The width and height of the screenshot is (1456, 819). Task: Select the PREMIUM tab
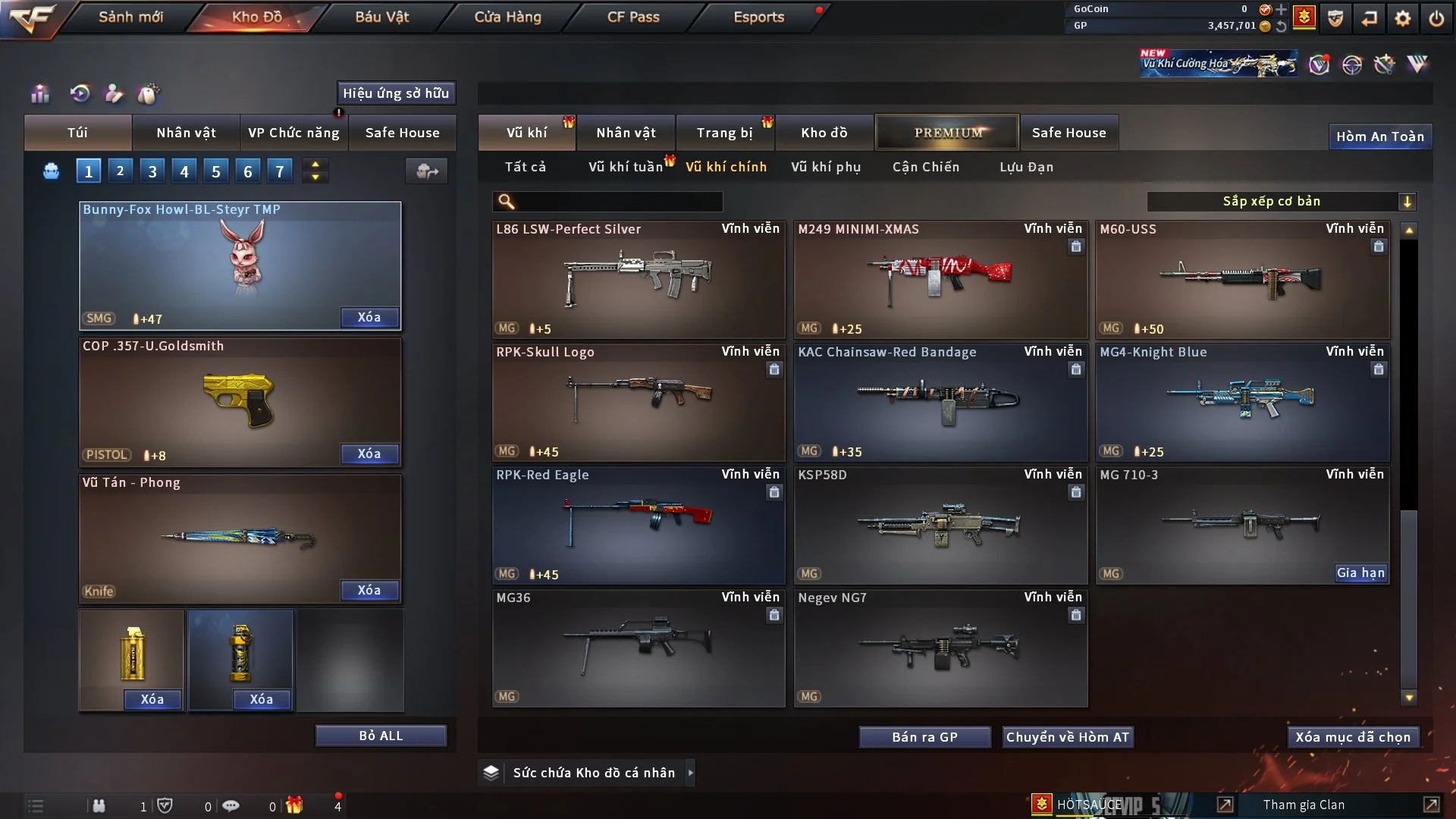point(947,133)
